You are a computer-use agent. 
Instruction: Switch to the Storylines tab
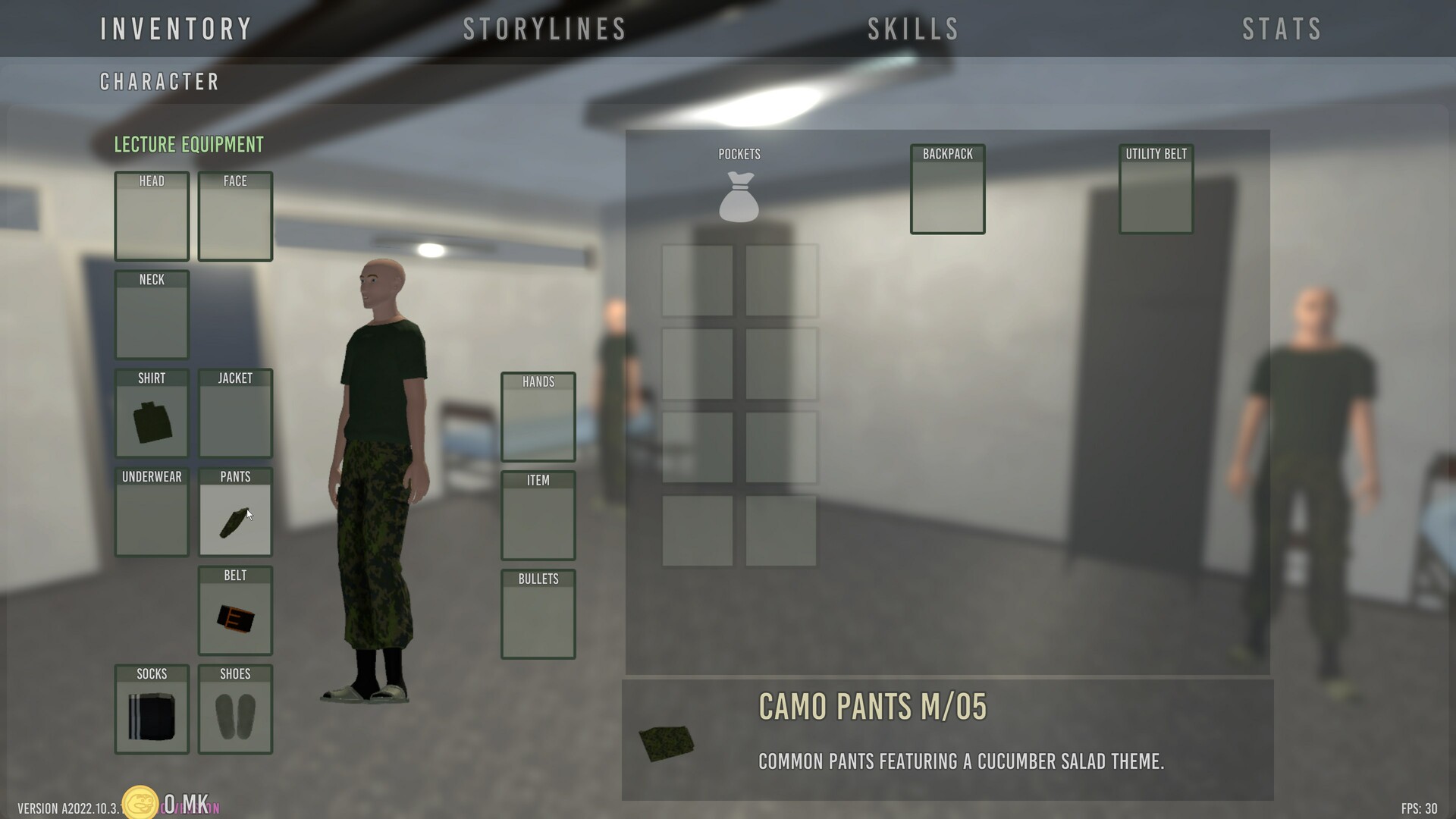(544, 28)
